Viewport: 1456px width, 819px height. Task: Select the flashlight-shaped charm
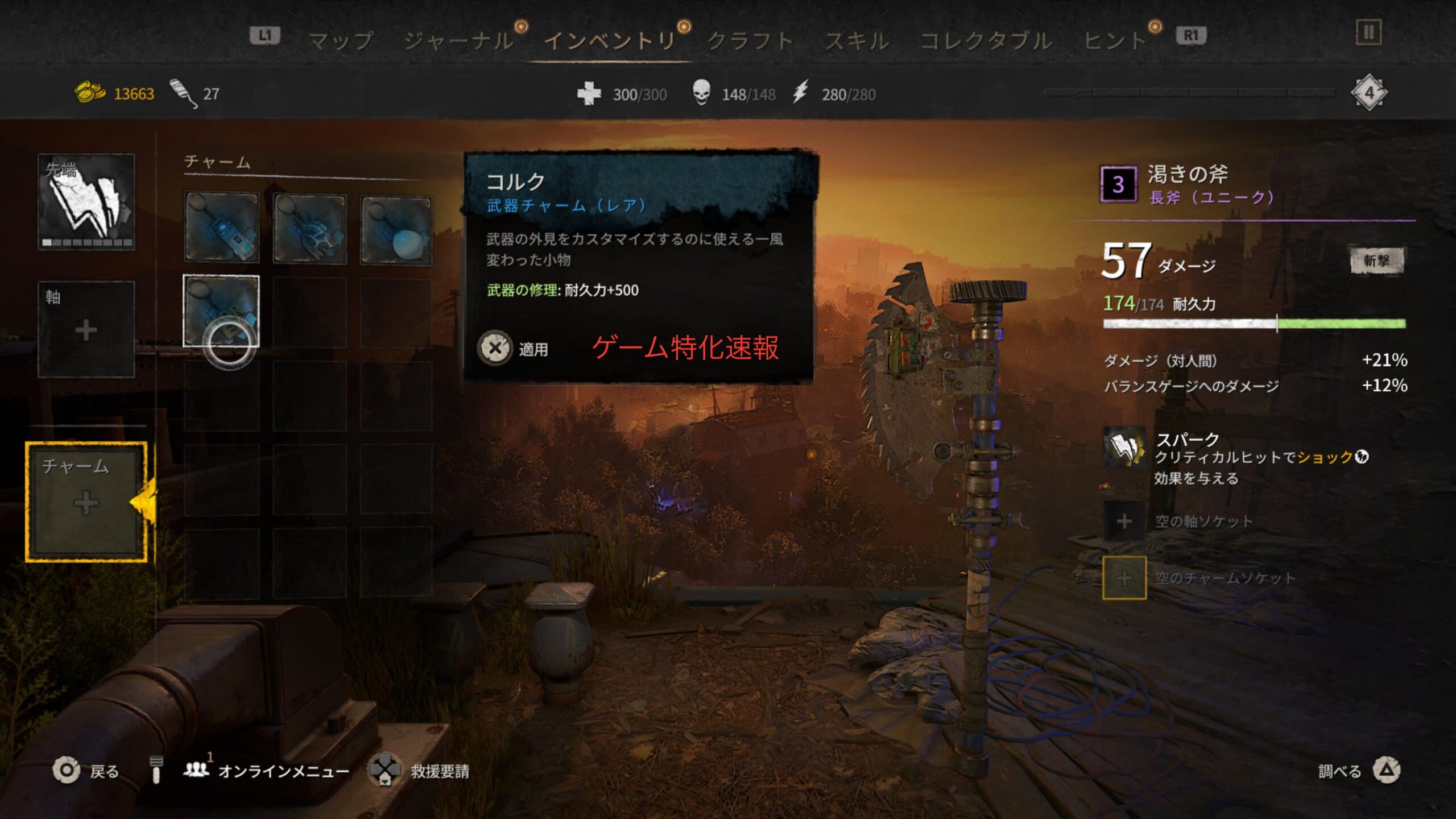point(221,227)
